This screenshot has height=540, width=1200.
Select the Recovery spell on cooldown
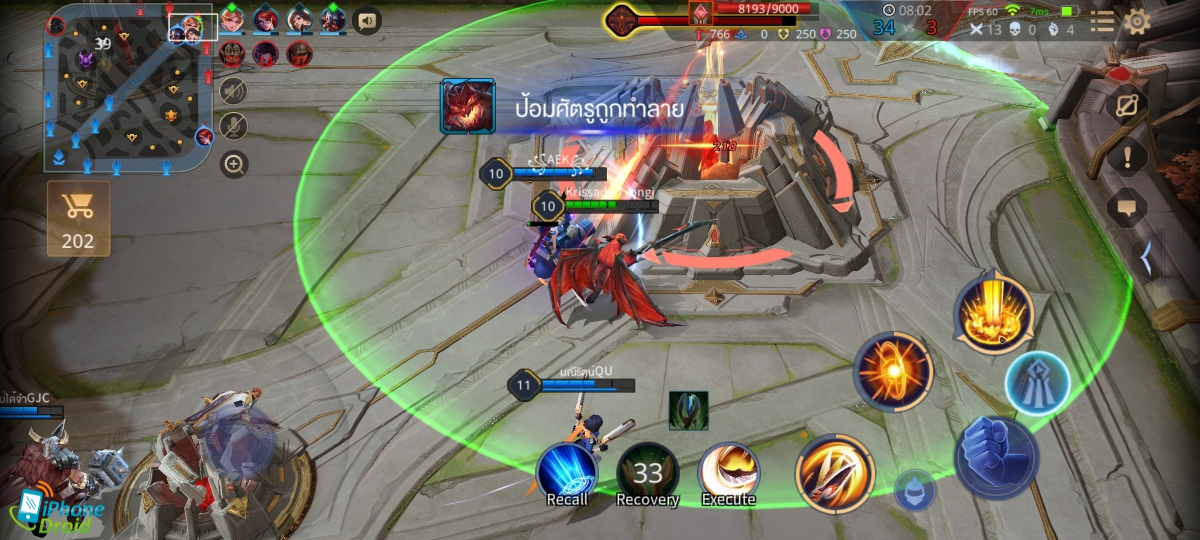click(647, 471)
